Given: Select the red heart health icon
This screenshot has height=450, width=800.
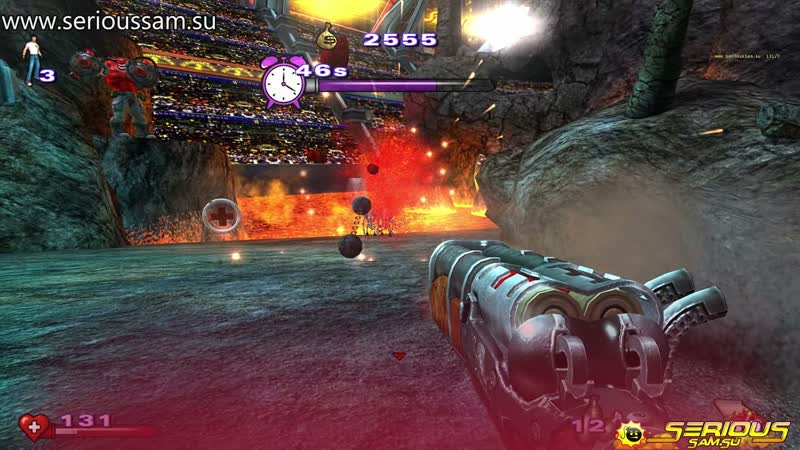Looking at the screenshot, I should [x=36, y=427].
